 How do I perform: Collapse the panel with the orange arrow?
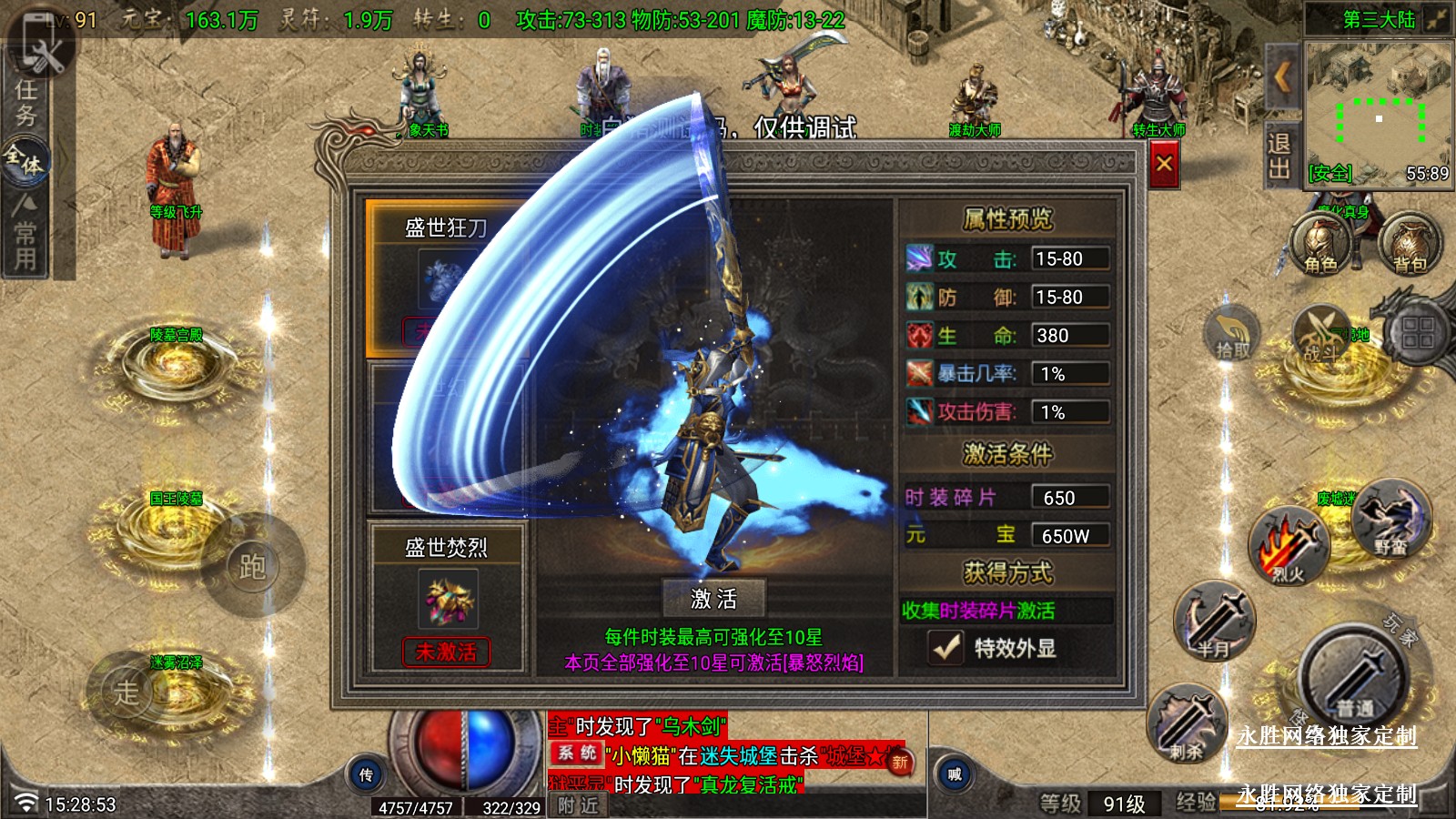coord(1282,78)
